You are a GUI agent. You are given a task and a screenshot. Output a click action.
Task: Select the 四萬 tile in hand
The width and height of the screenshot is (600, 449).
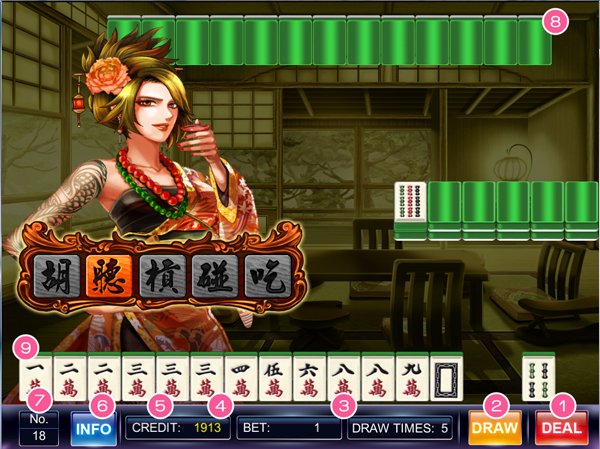(241, 378)
